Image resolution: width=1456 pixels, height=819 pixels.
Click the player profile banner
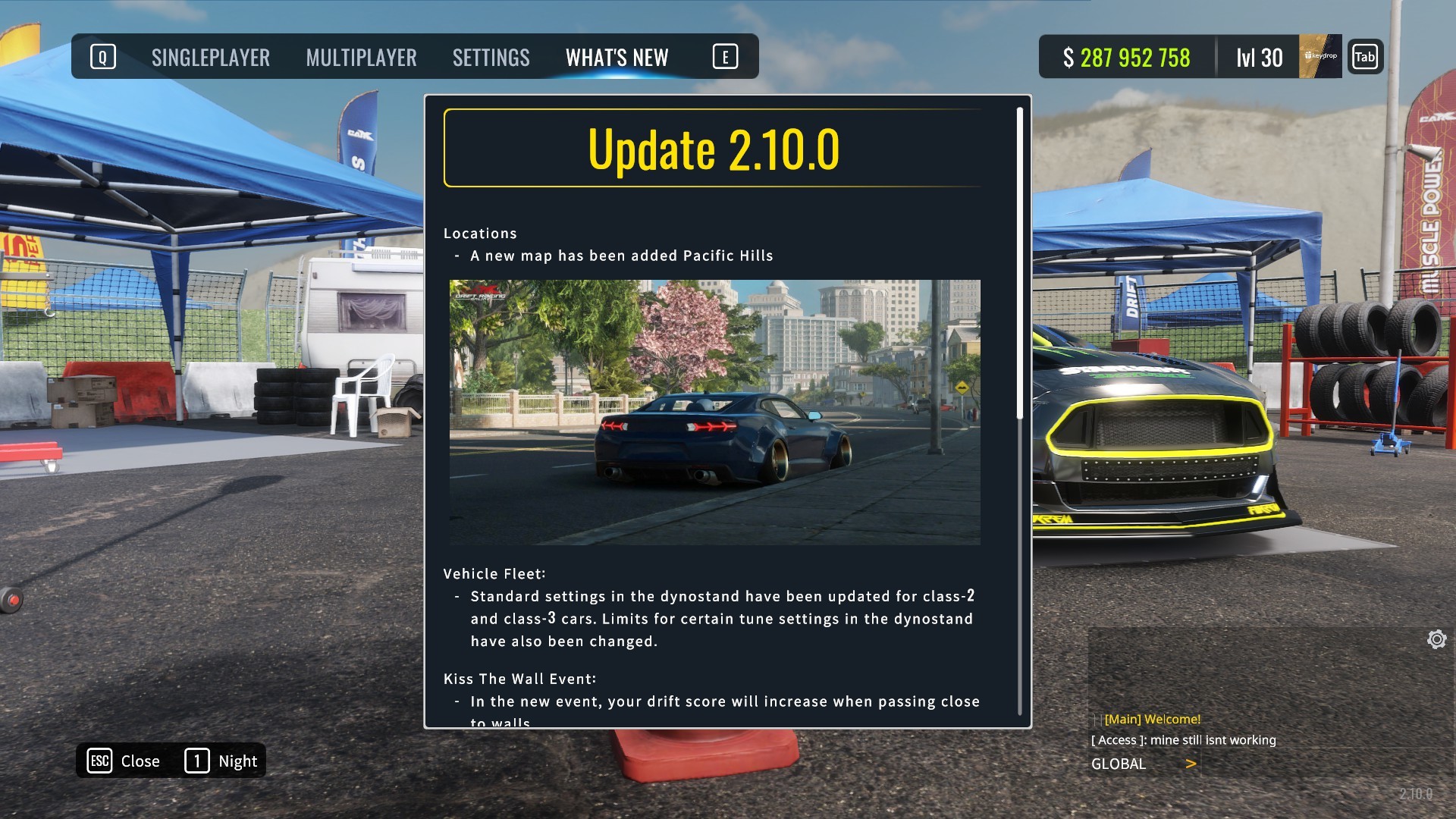[x=1319, y=56]
